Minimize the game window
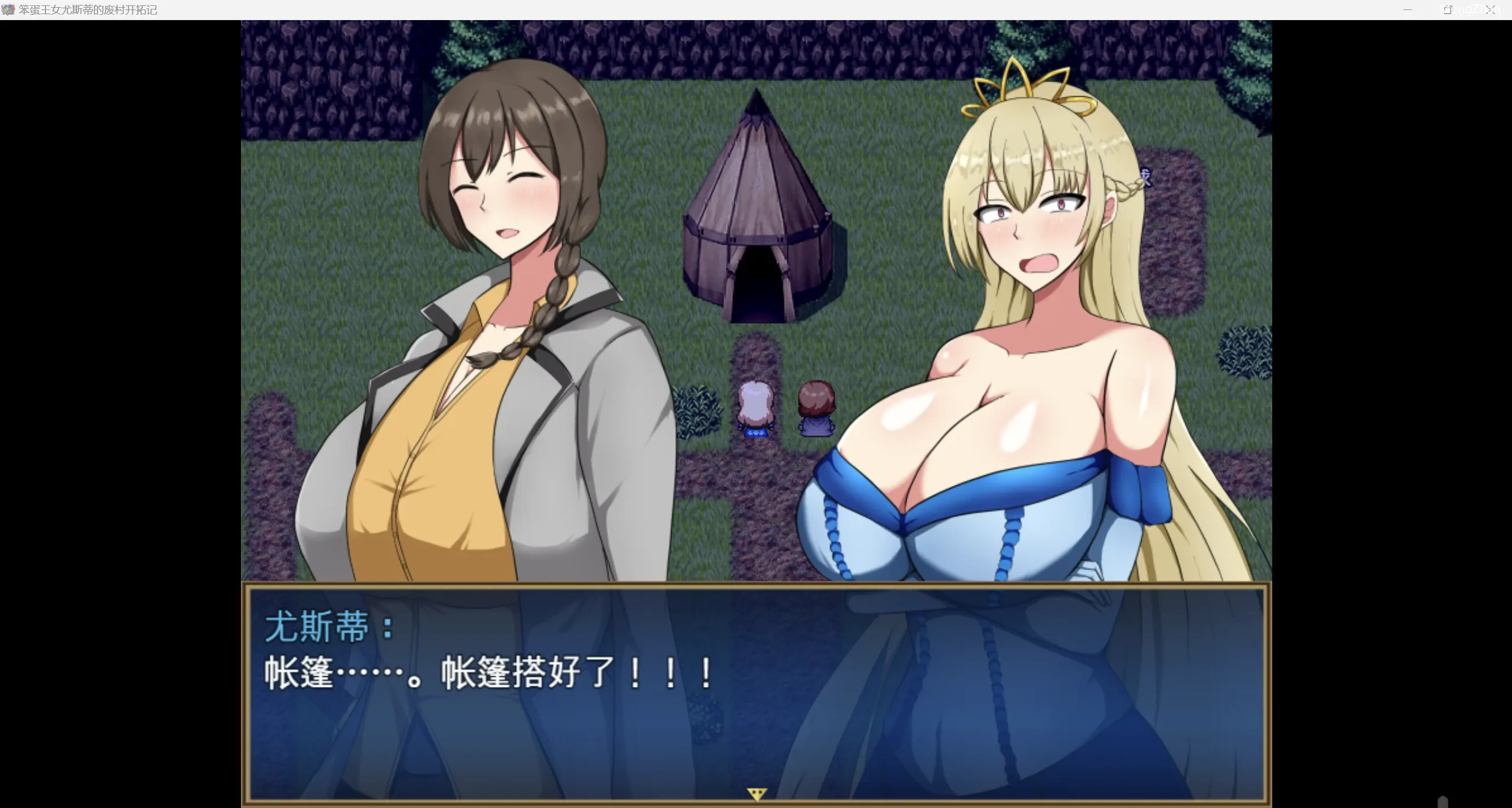 pyautogui.click(x=1407, y=9)
